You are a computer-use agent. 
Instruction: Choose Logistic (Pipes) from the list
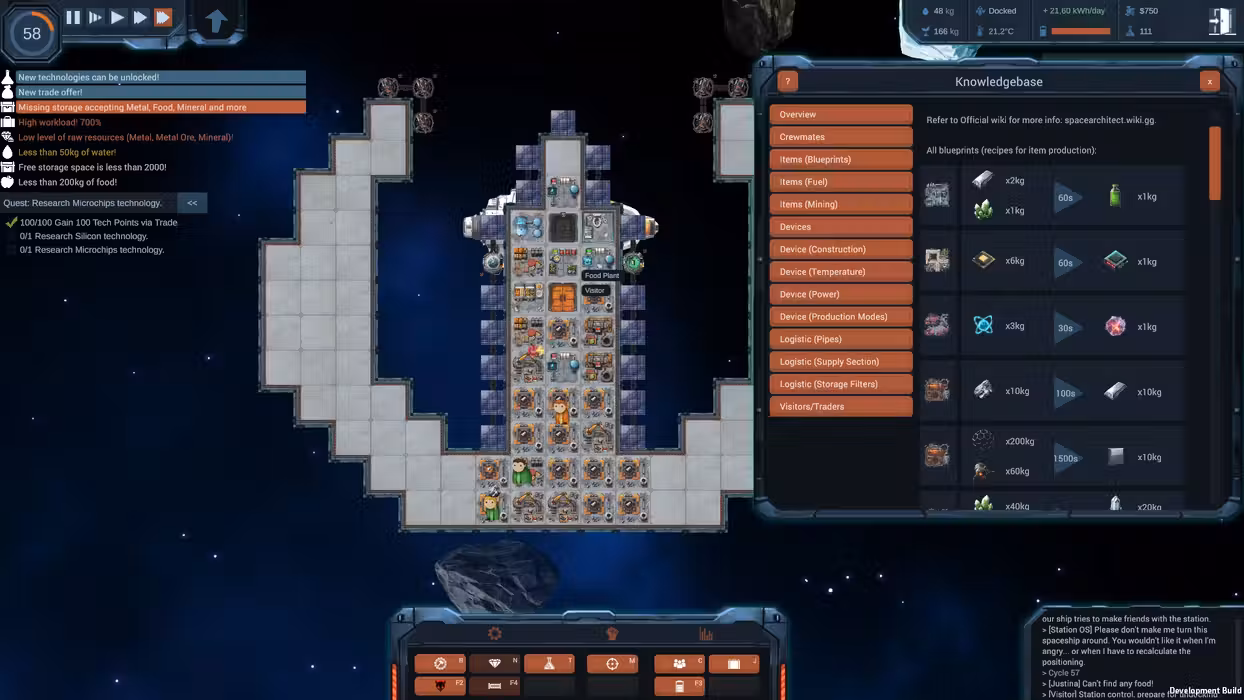(x=840, y=339)
